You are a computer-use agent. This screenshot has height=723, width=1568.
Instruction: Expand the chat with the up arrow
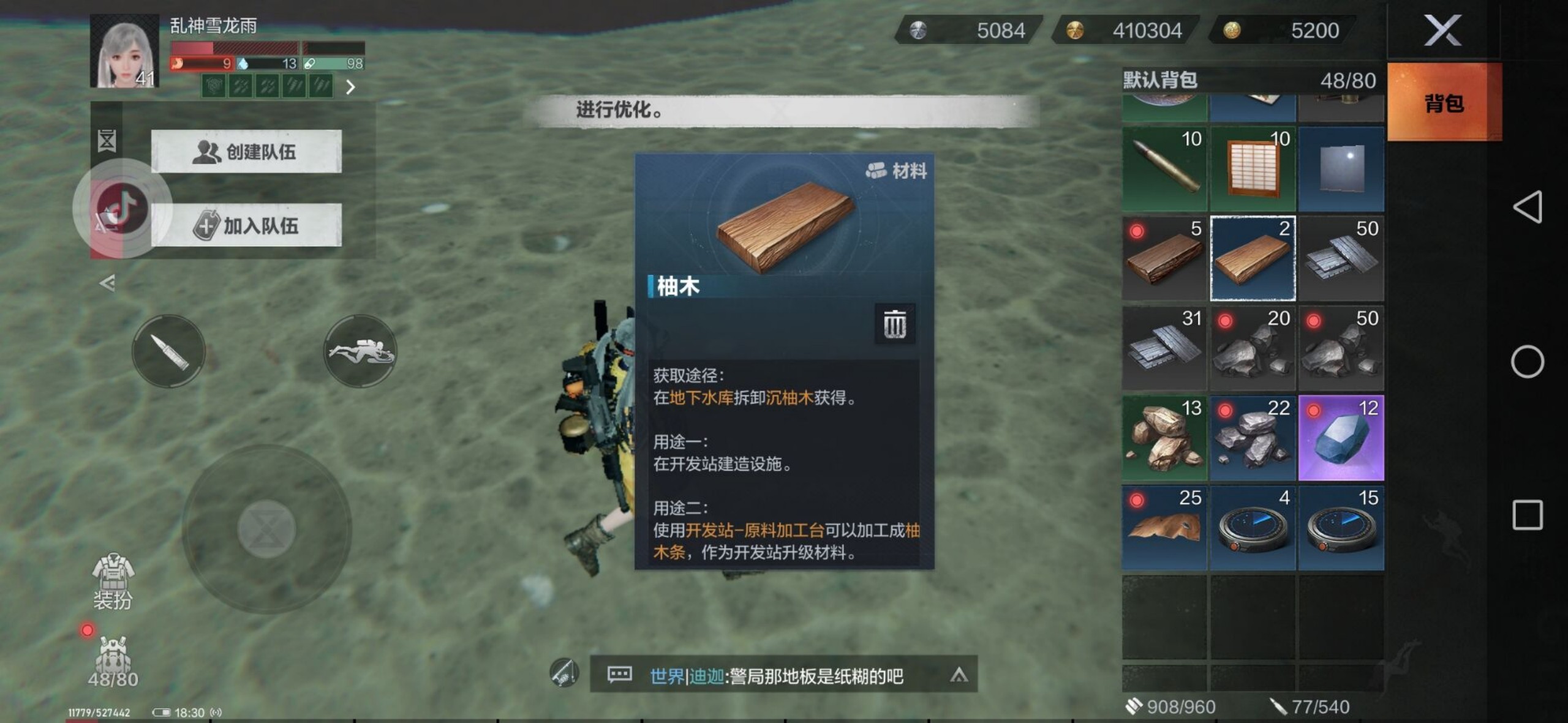(x=959, y=675)
